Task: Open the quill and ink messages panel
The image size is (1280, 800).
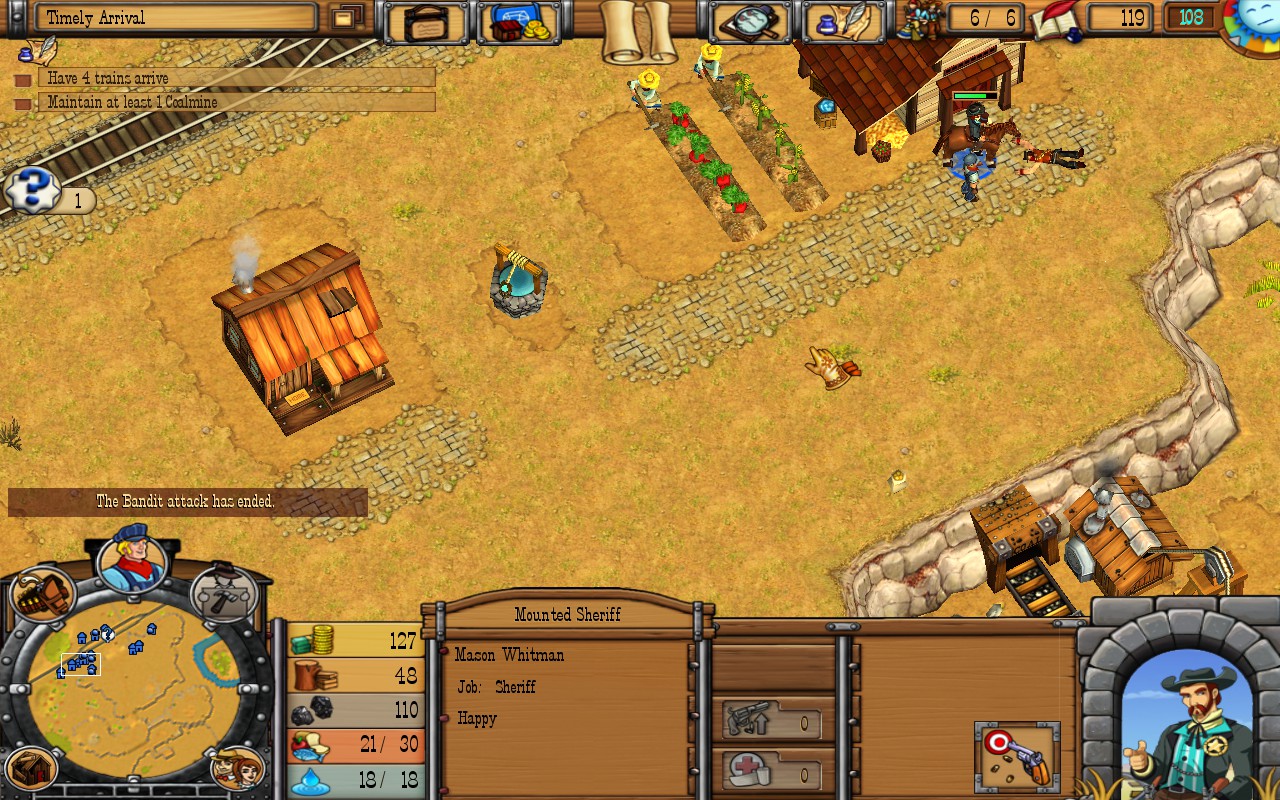Action: pos(845,20)
